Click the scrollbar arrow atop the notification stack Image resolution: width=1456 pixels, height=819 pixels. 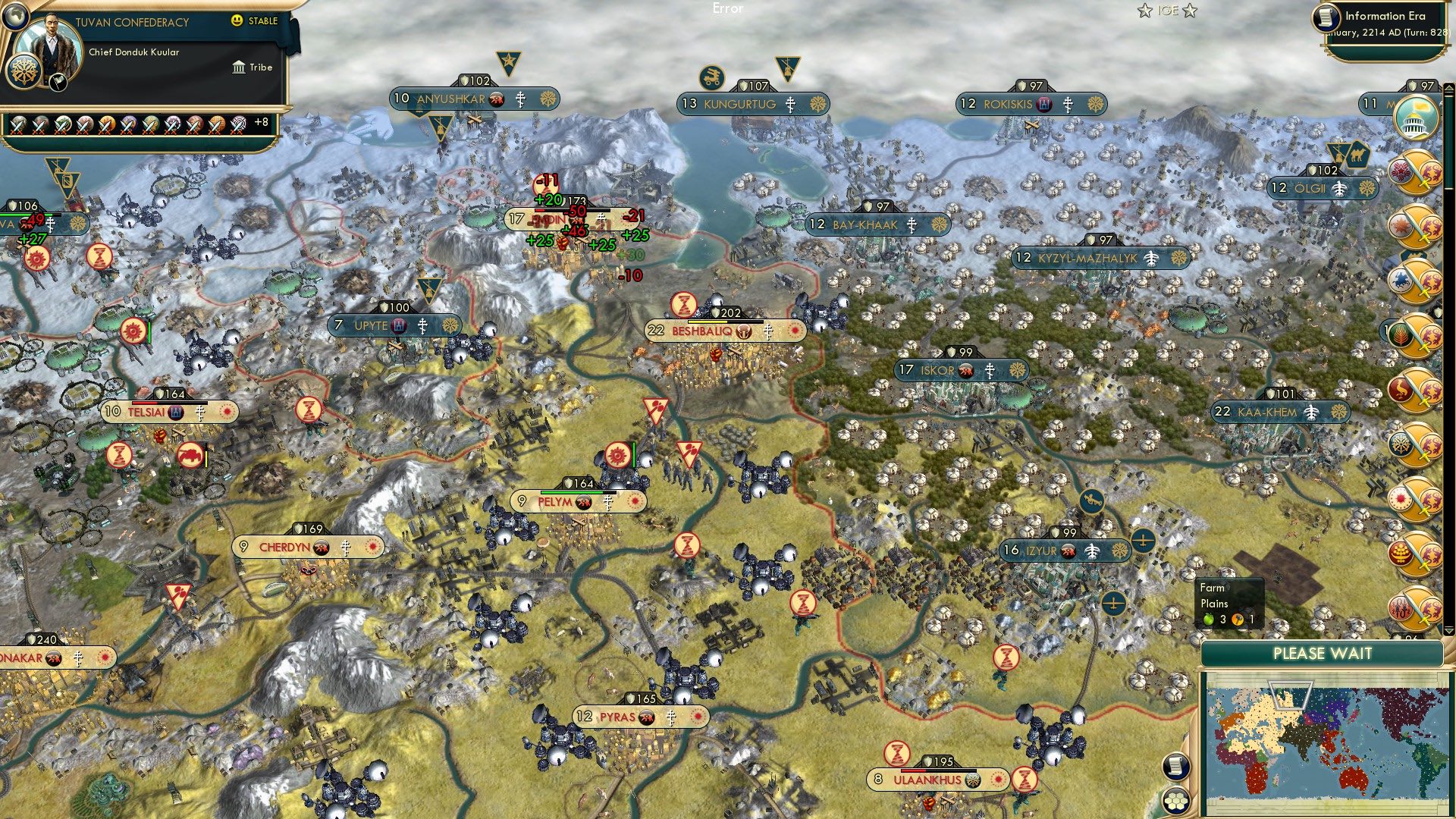coord(1448,89)
